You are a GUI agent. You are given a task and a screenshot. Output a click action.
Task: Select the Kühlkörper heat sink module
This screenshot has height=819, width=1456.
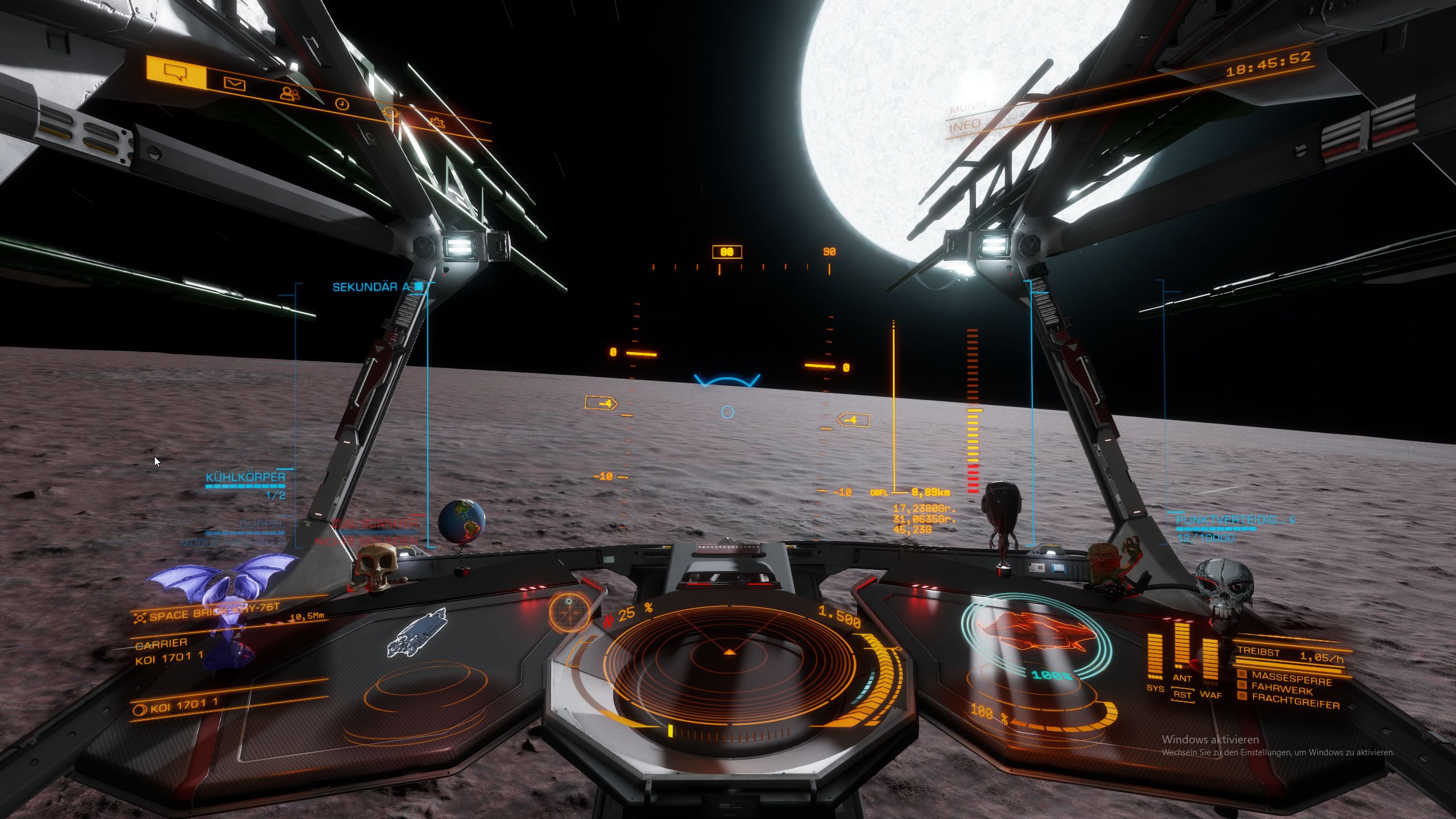click(x=246, y=477)
